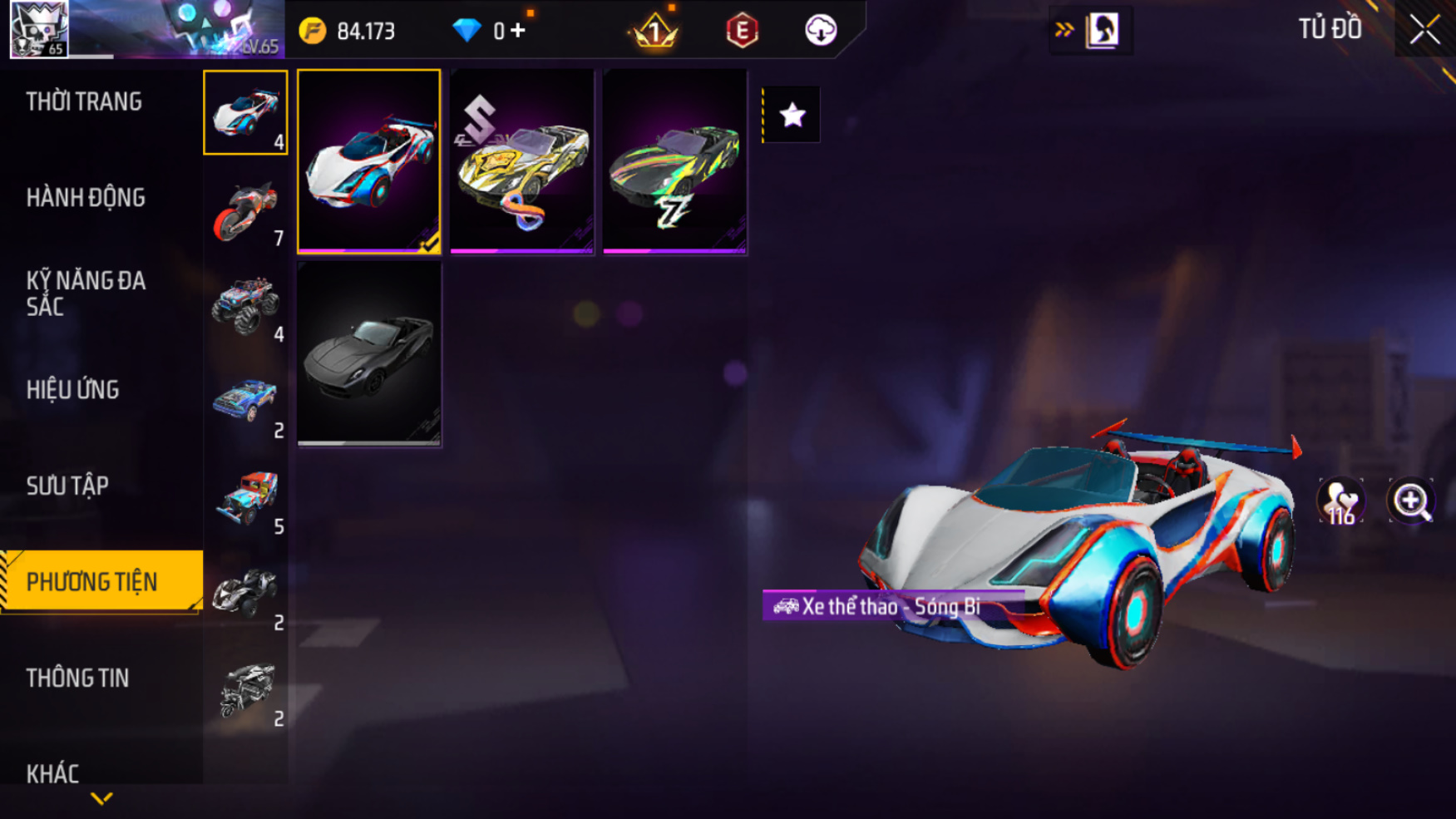Viewport: 1456px width, 819px height.
Task: Open the player profile avatar
Action: [39, 29]
